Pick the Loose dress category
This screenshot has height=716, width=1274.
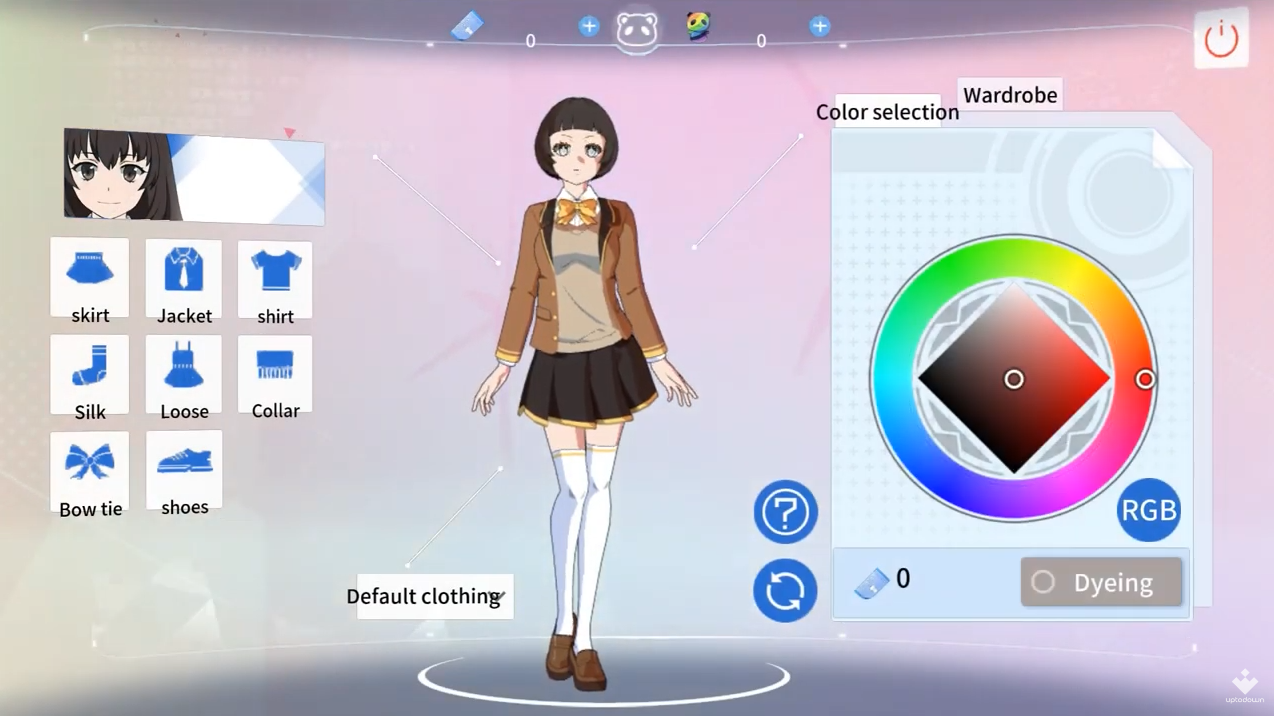[184, 375]
